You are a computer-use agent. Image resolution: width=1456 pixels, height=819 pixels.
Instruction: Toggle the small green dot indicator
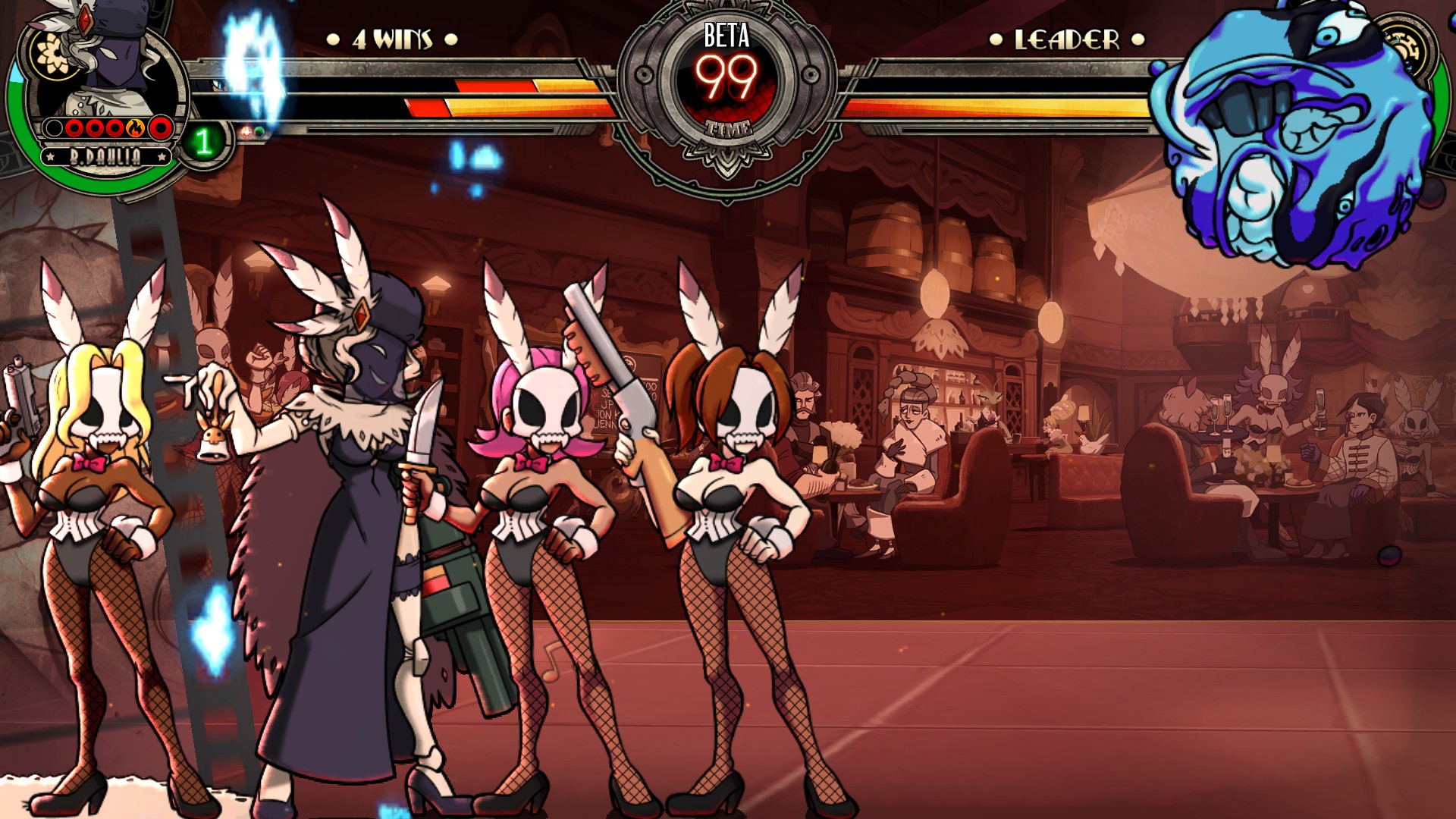pyautogui.click(x=260, y=133)
